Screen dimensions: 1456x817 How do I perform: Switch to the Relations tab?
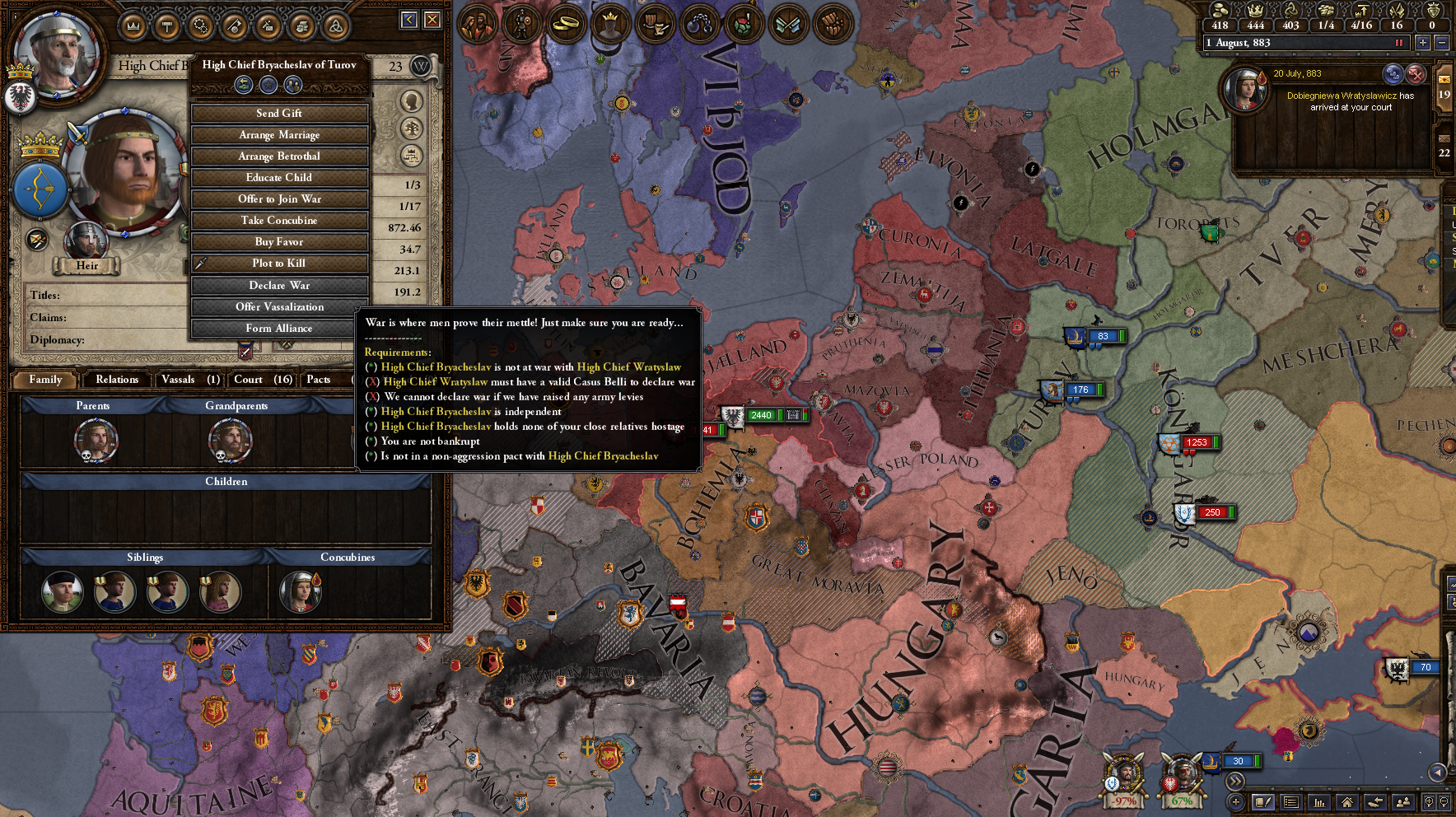click(x=116, y=380)
